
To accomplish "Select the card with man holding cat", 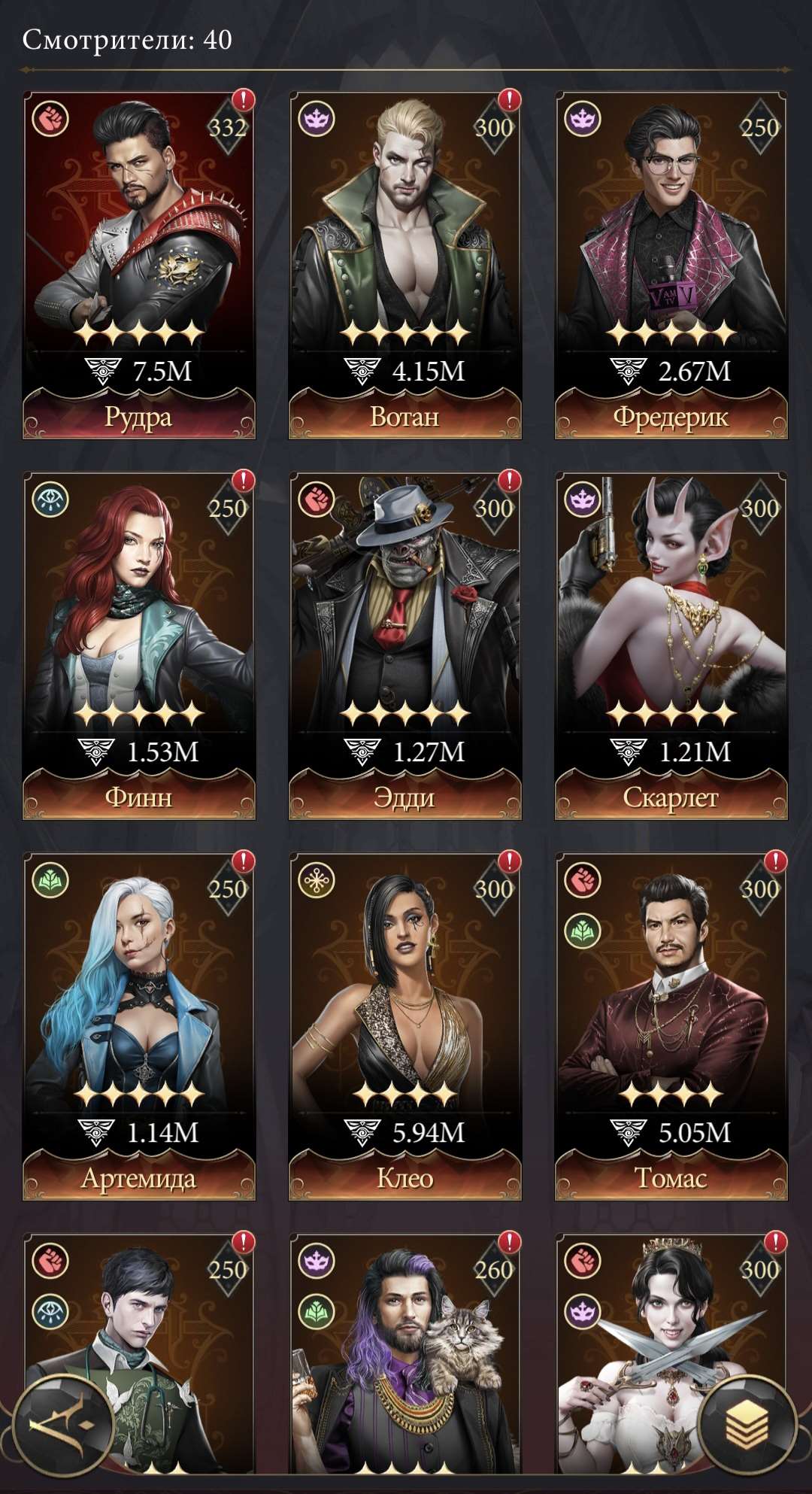I will [405, 1354].
